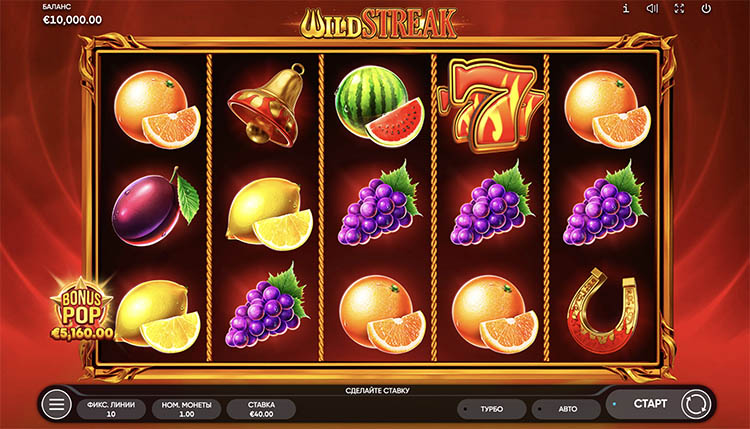Viewport: 750px width, 429px height.
Task: Exit the game via power icon
Action: point(706,9)
